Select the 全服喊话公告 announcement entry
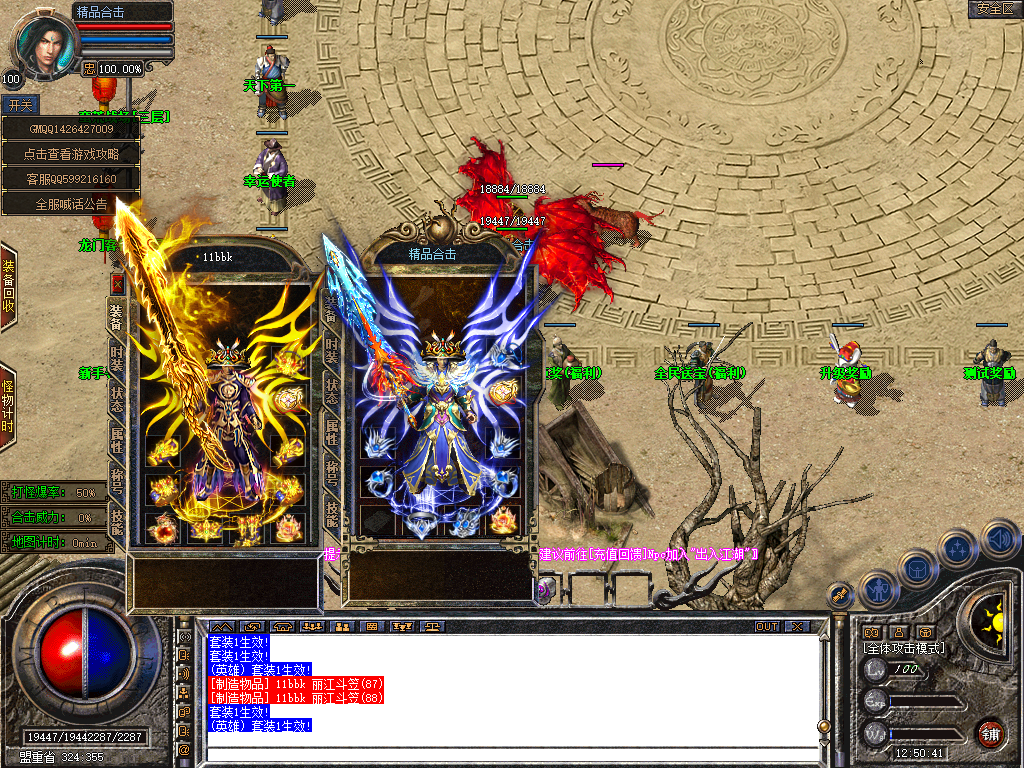 [x=70, y=204]
